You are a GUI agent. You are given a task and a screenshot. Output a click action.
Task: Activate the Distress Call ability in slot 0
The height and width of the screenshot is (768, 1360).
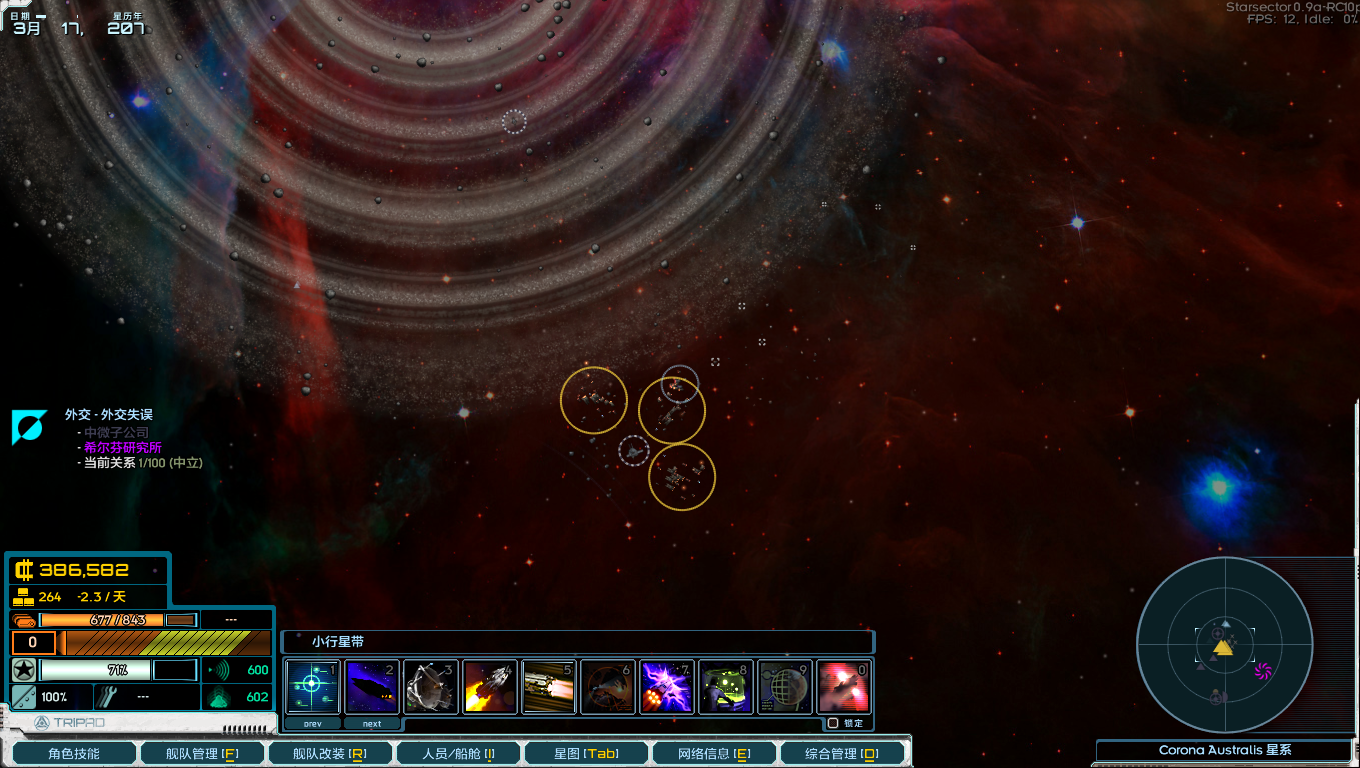pyautogui.click(x=843, y=686)
